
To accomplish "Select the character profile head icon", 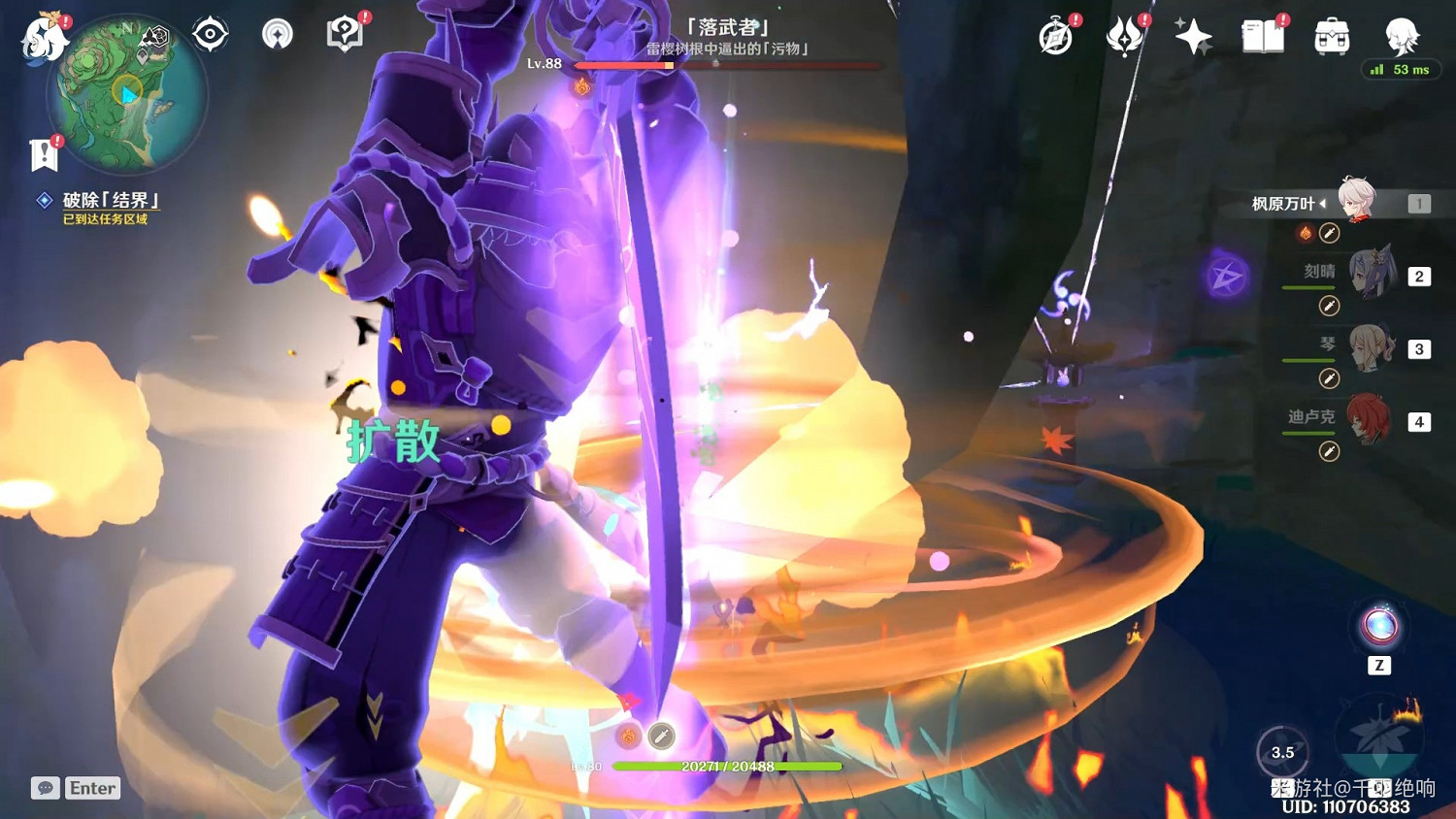I will [x=1403, y=37].
